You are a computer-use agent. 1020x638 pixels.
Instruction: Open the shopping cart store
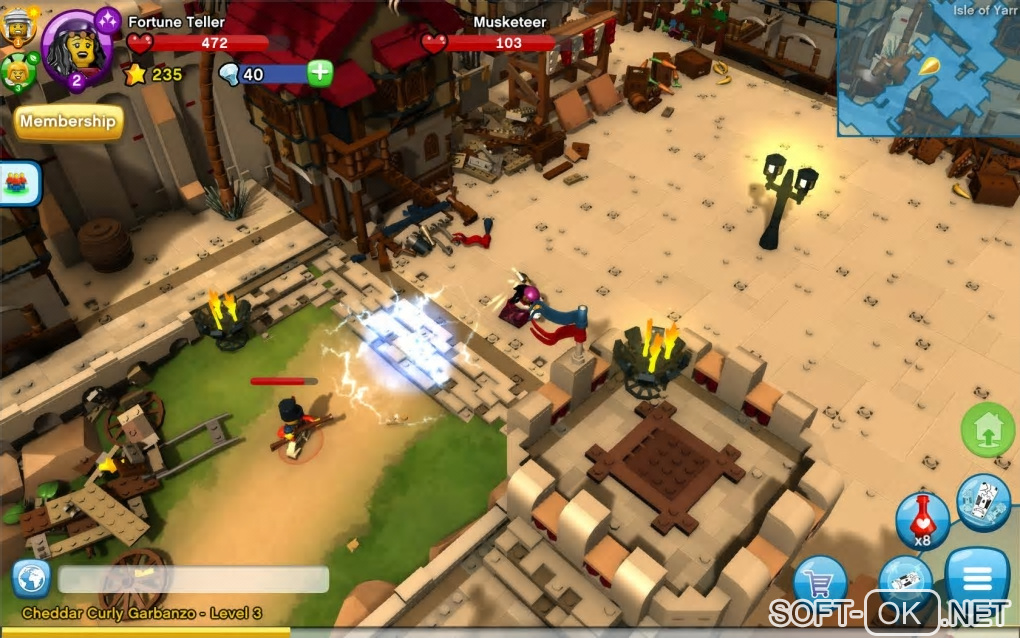pos(820,583)
